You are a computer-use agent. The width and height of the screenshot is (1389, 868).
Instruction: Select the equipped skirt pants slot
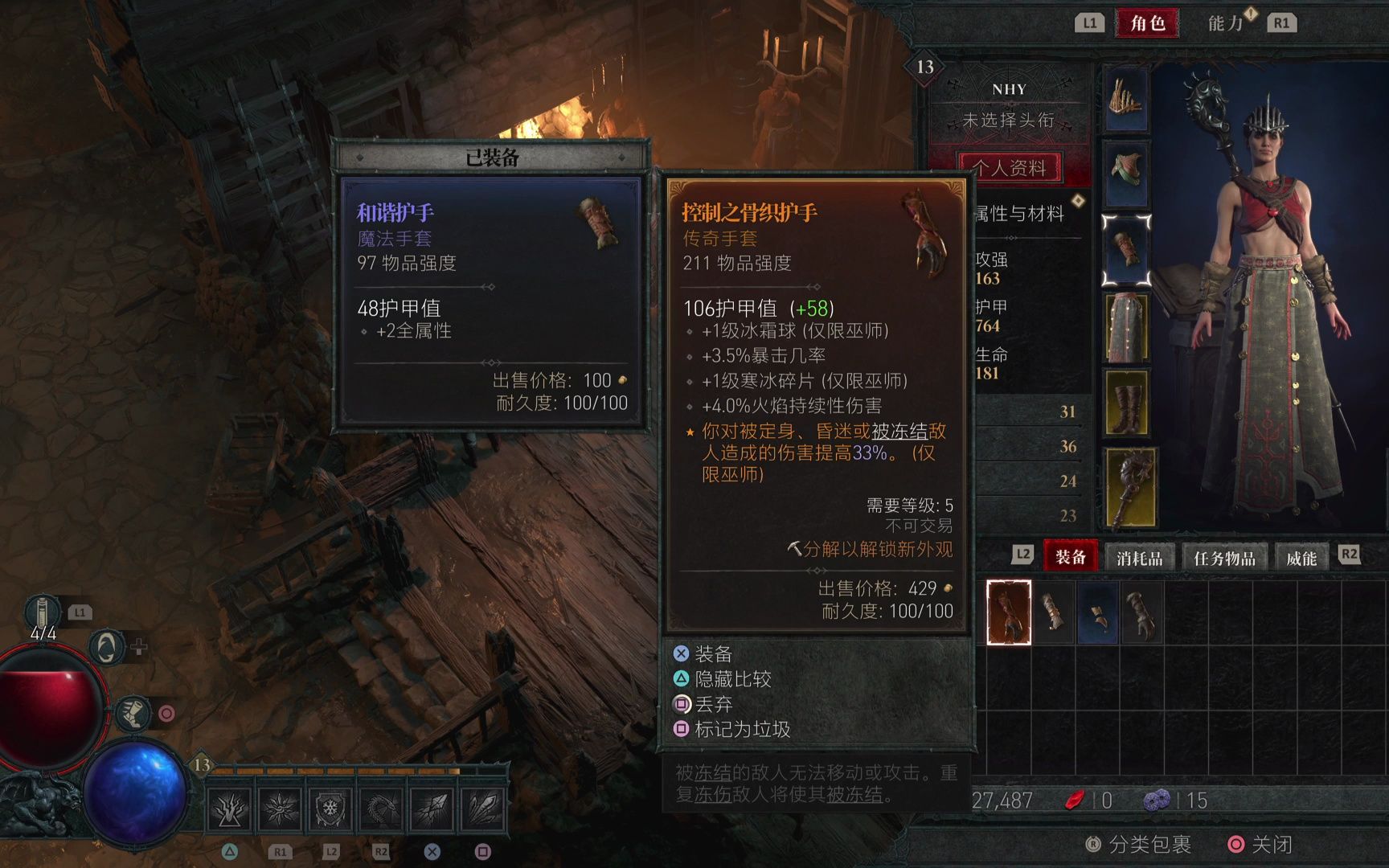(x=1126, y=327)
